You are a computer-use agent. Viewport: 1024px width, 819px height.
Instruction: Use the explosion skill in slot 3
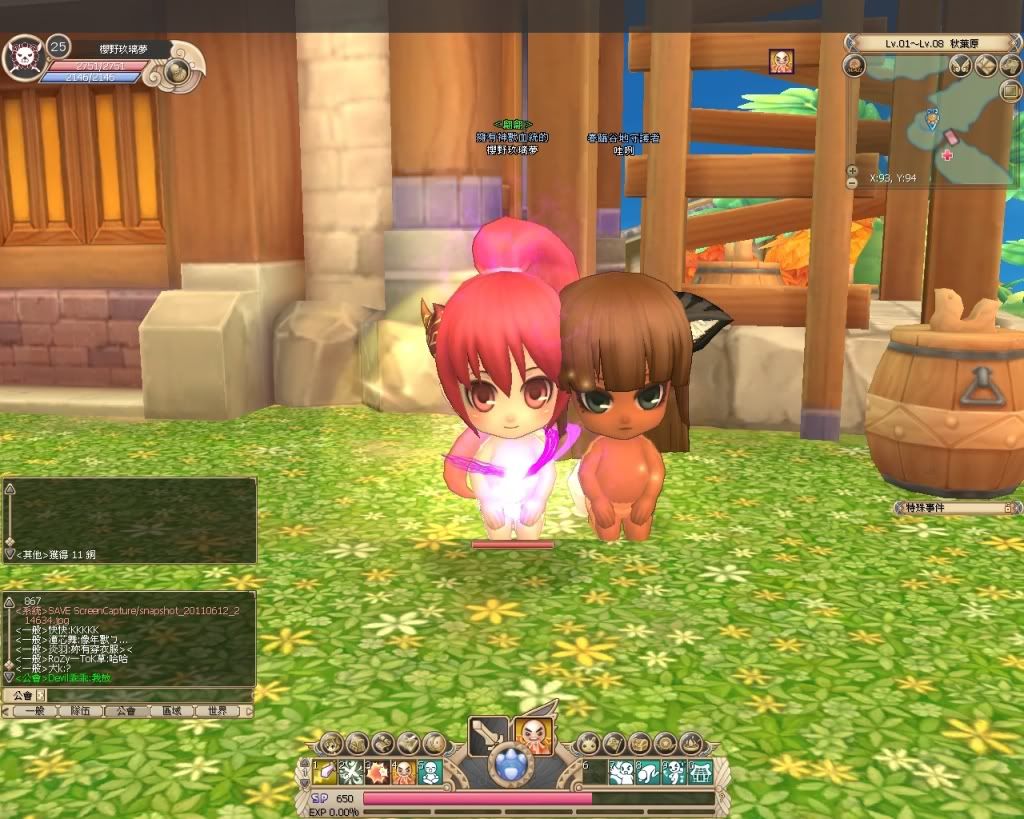tap(378, 771)
